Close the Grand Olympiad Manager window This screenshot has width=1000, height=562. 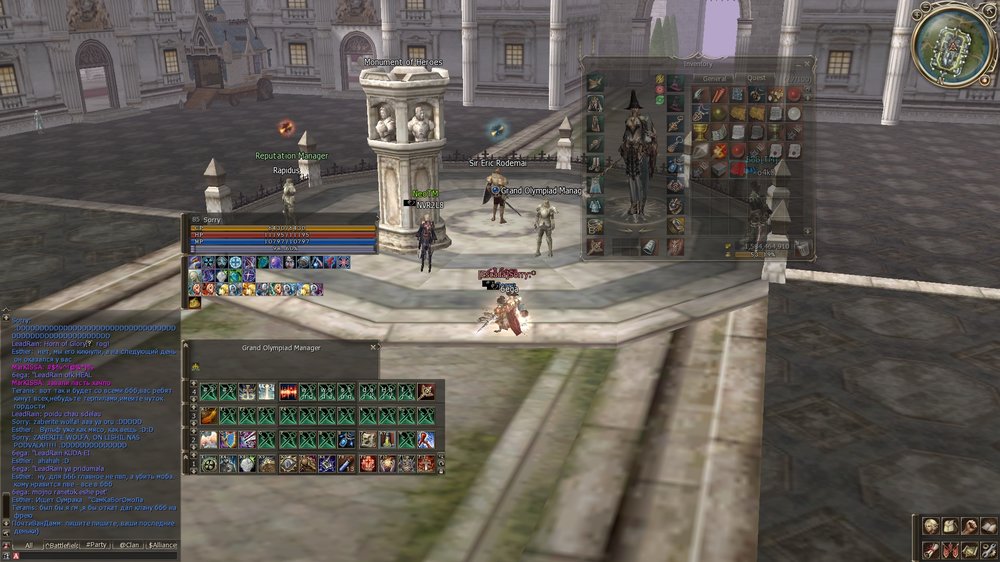click(374, 347)
